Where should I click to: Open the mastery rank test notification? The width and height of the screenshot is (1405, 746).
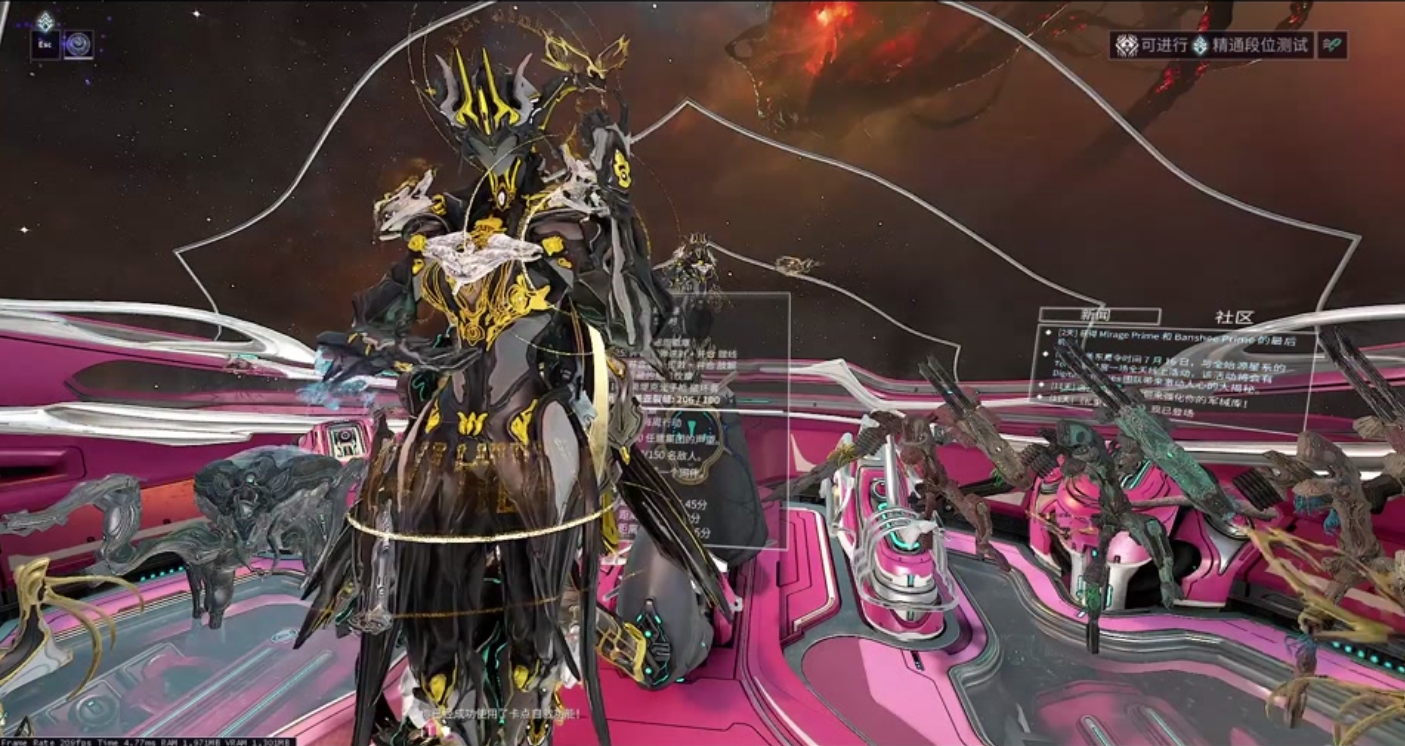click(1212, 45)
